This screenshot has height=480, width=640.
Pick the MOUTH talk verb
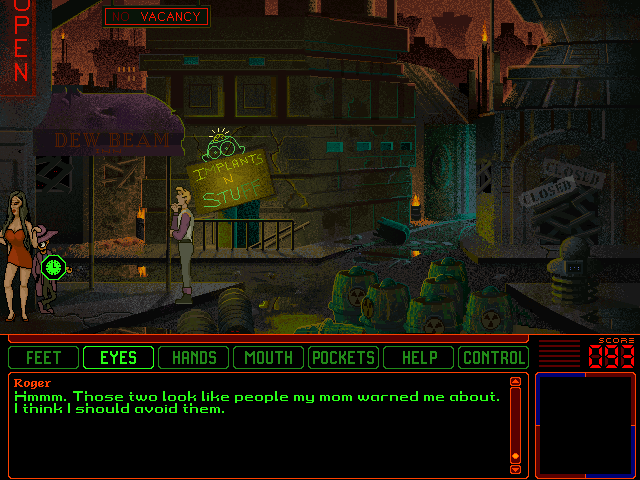[x=268, y=357]
